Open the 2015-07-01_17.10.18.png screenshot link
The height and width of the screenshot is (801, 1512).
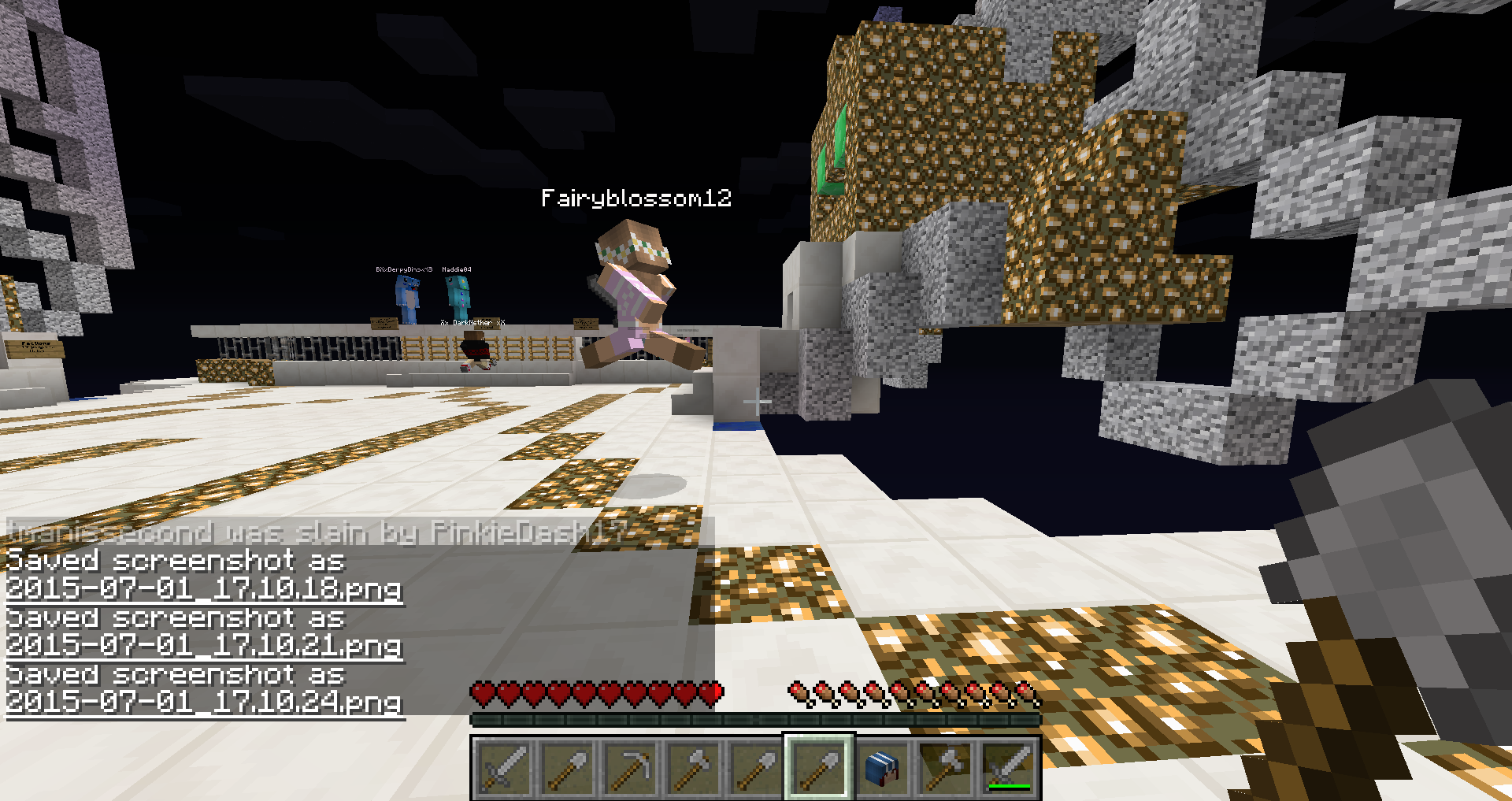pos(205,588)
